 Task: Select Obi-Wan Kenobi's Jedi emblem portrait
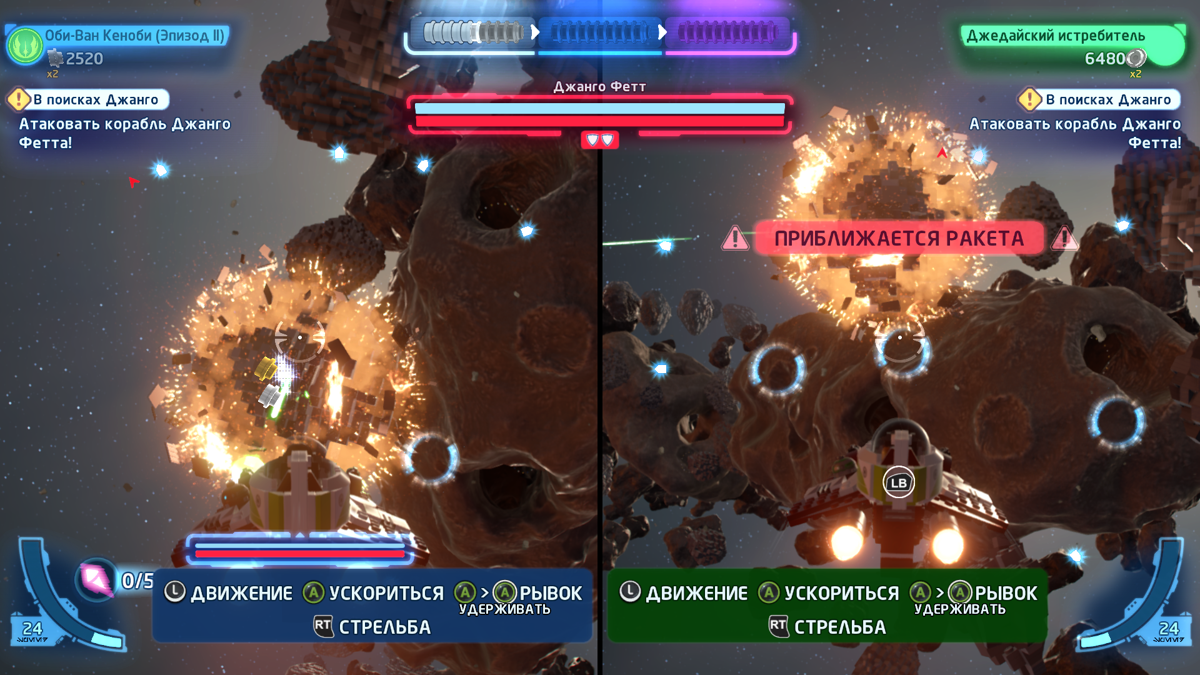click(24, 45)
